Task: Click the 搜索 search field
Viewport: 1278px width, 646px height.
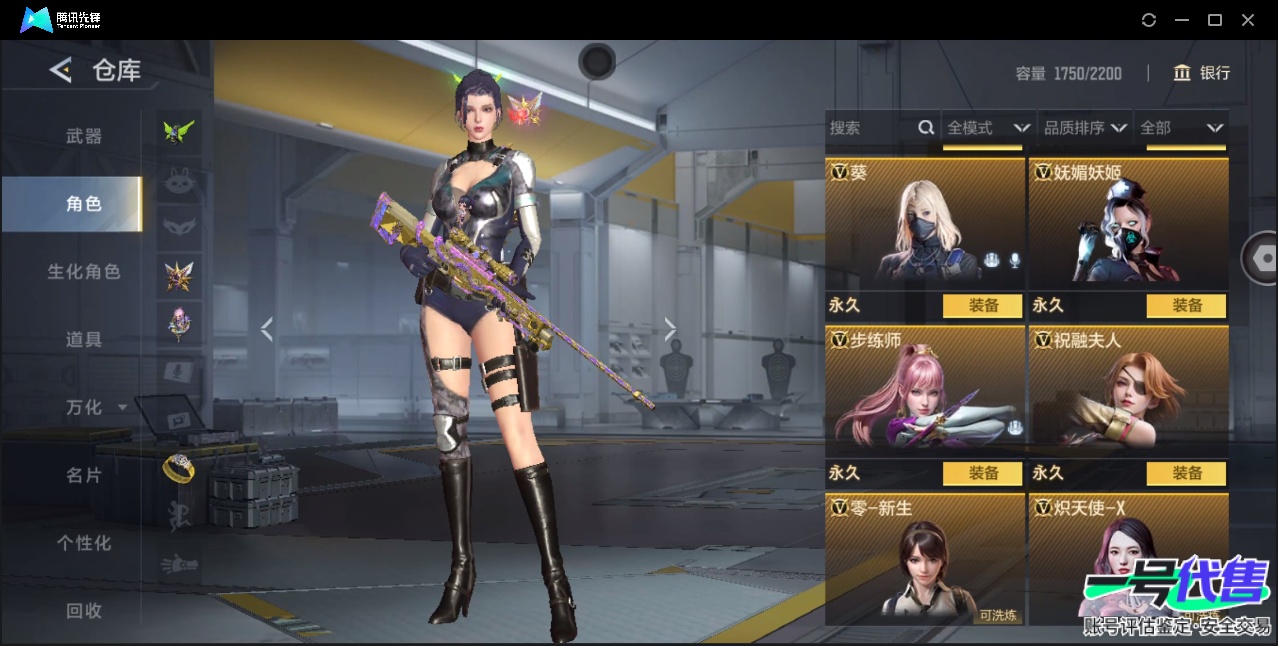Action: (872, 128)
